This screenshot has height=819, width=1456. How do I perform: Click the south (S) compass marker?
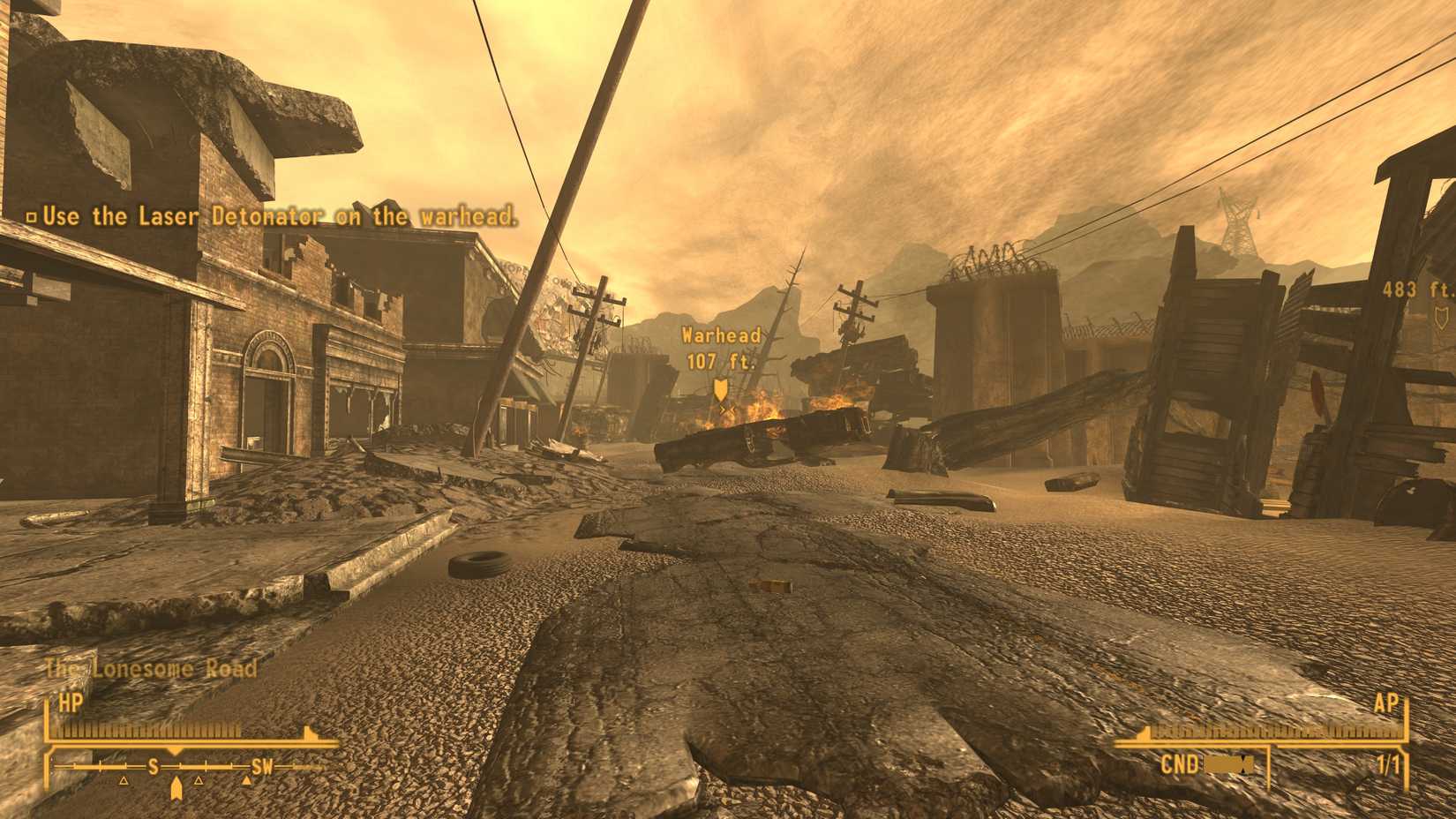tap(153, 766)
